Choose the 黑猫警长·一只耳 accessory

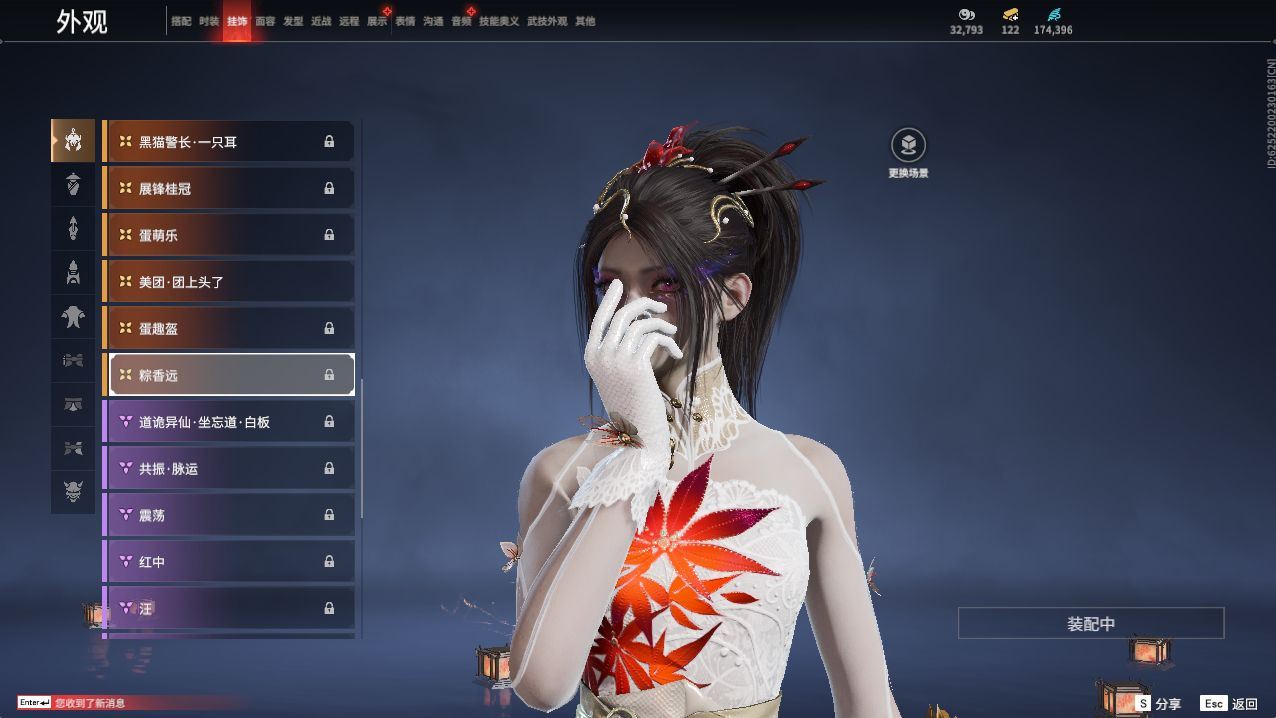[x=230, y=142]
